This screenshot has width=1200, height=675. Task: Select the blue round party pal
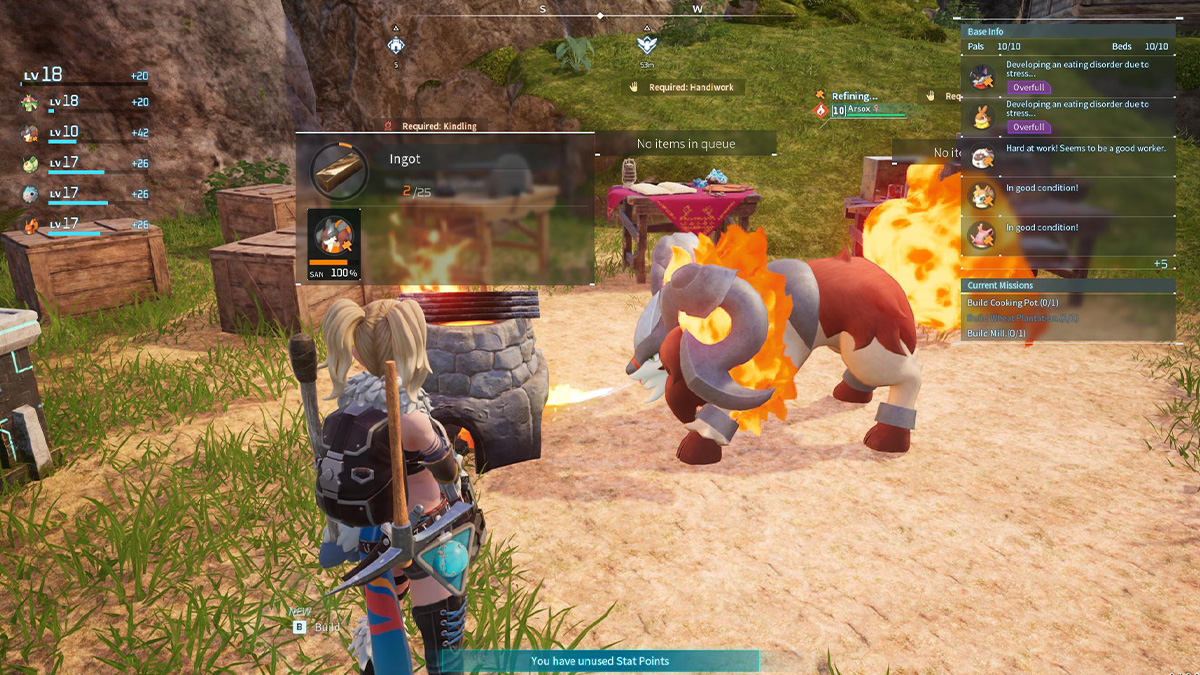[31, 194]
